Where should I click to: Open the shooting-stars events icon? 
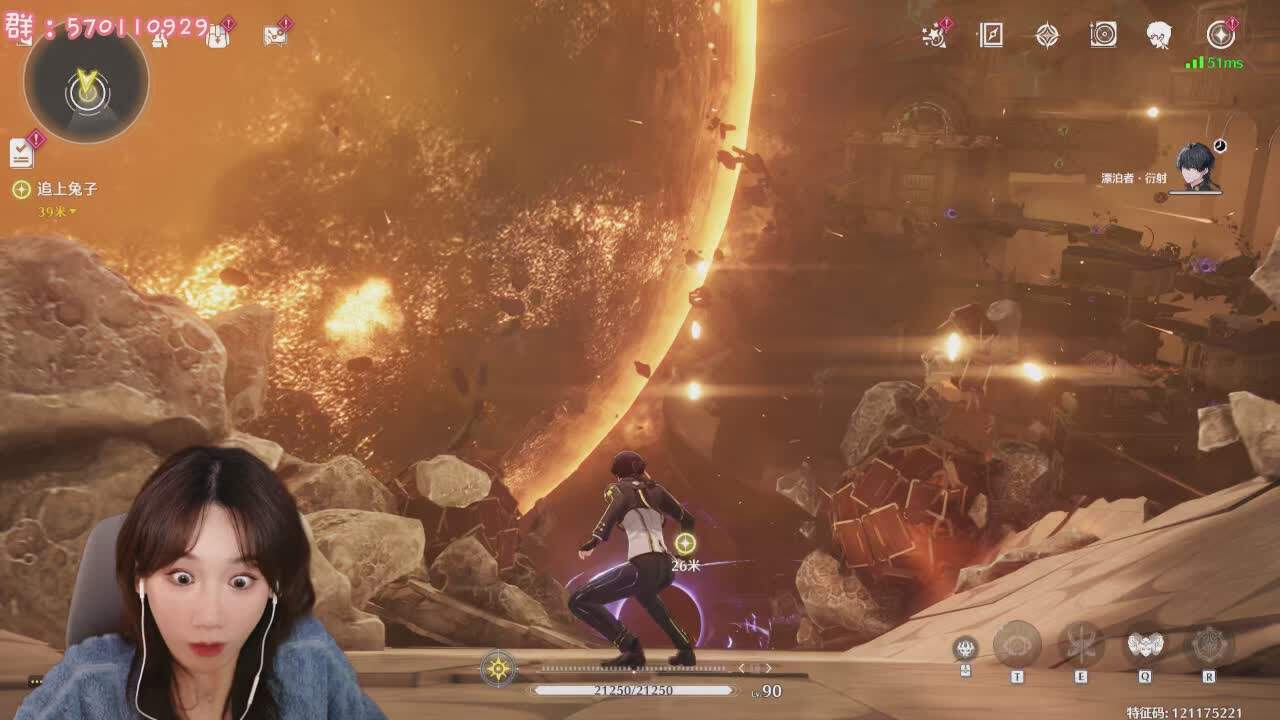[934, 36]
